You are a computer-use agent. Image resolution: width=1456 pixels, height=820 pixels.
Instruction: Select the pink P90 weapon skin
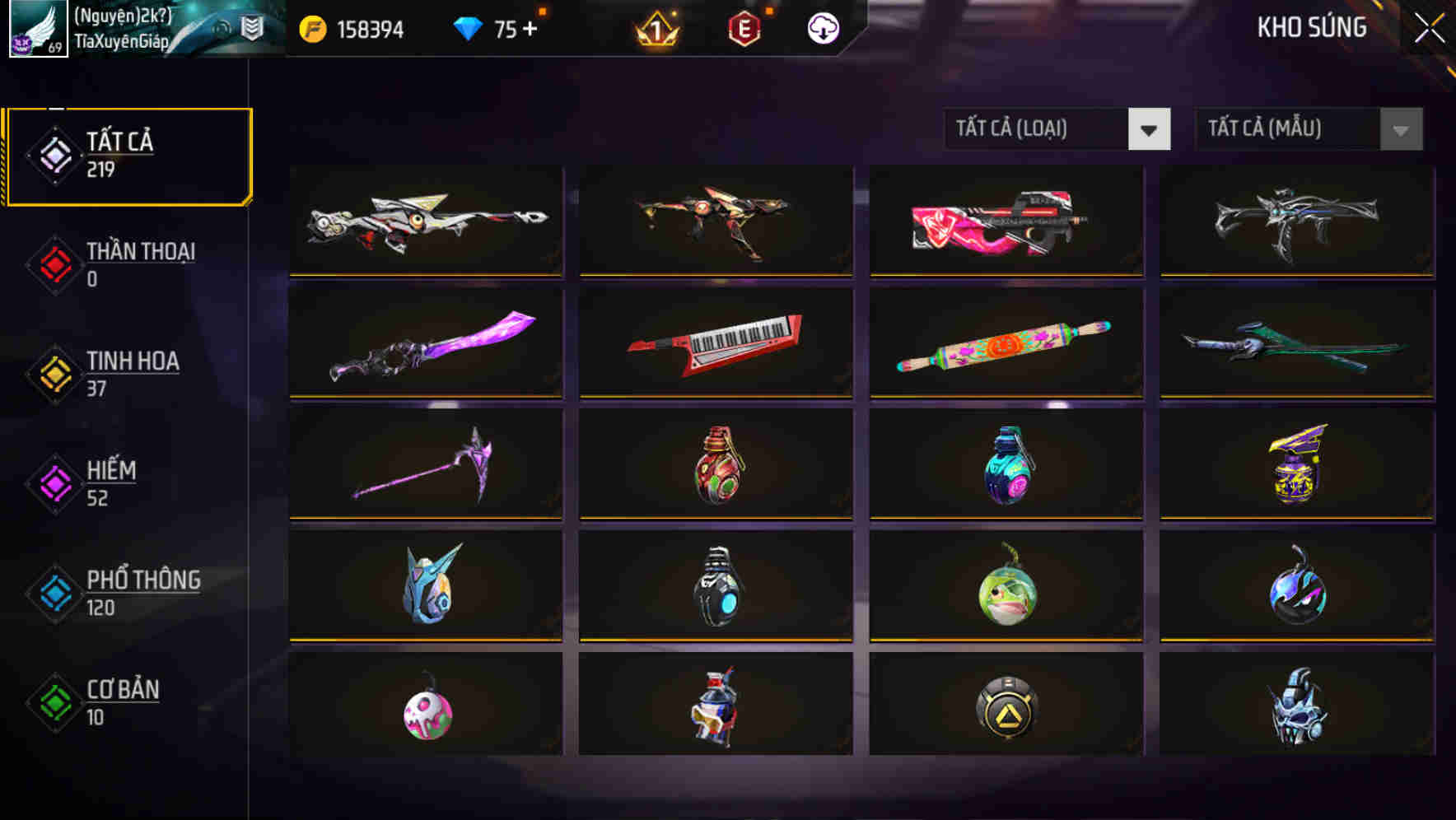pos(1006,220)
